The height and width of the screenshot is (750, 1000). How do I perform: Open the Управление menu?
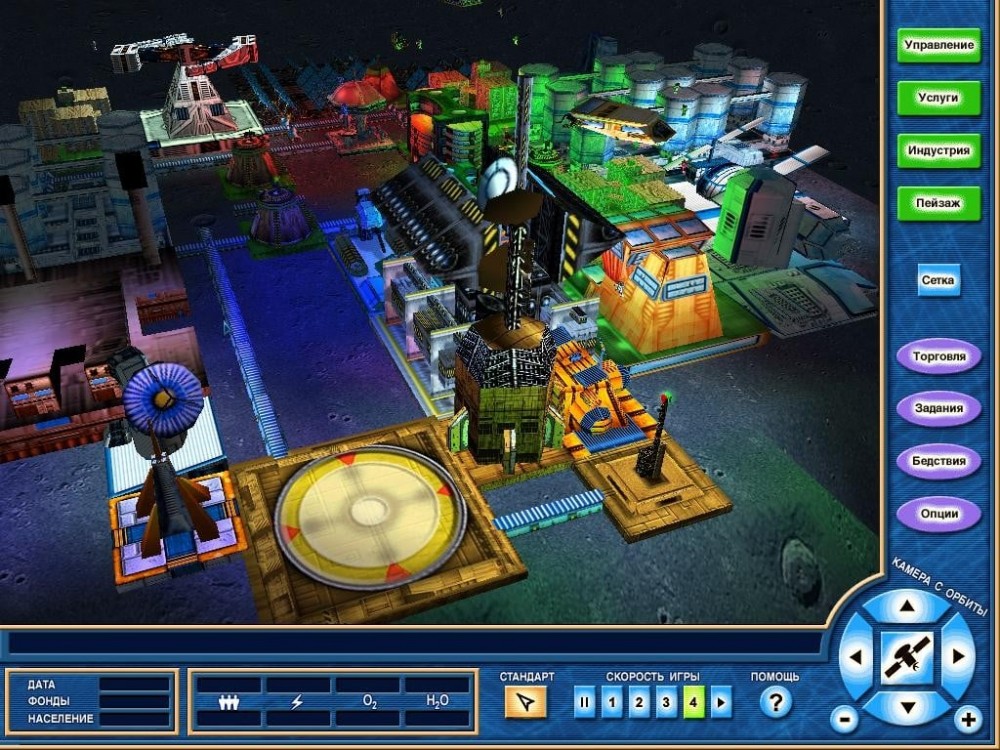(x=938, y=46)
